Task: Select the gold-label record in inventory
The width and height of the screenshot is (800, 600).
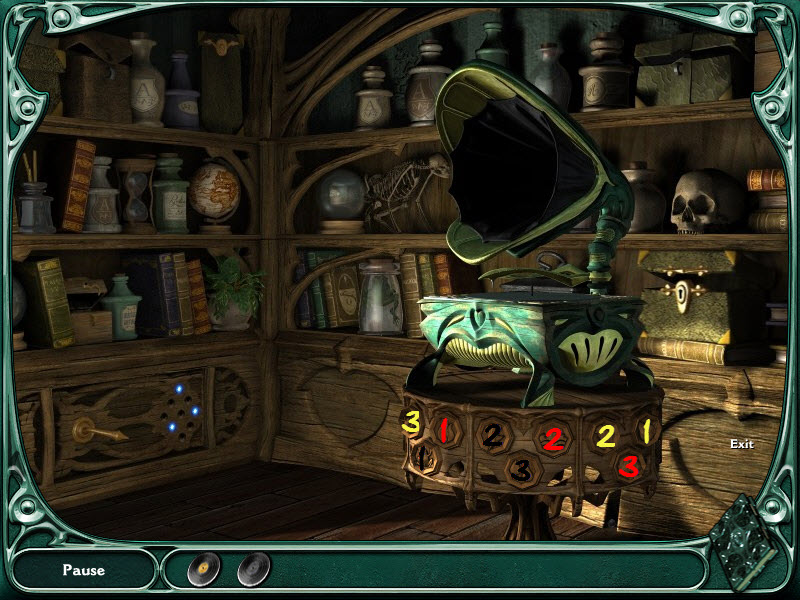Action: (203, 569)
